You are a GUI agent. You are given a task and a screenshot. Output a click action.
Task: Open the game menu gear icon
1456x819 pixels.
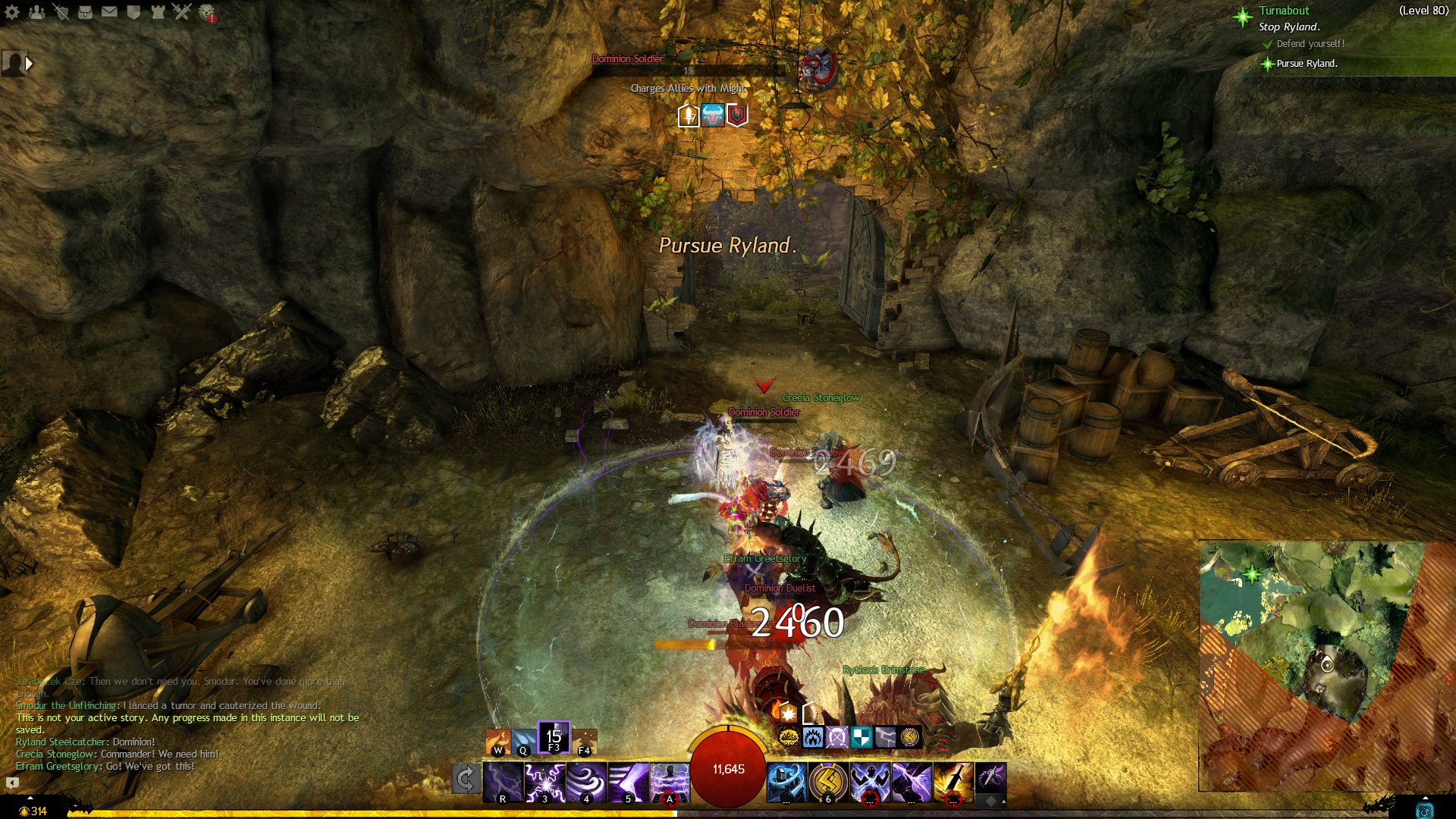click(x=12, y=12)
